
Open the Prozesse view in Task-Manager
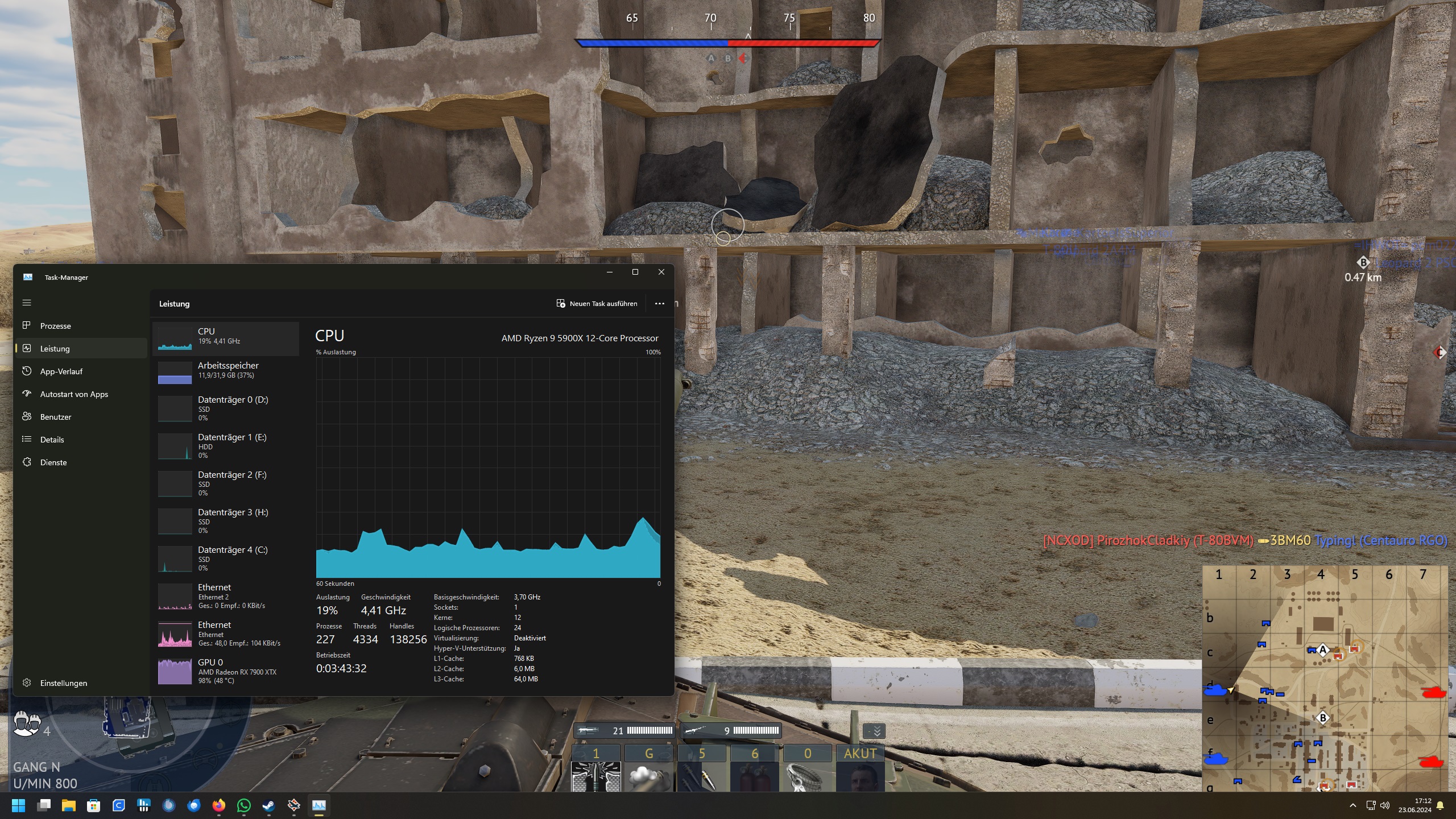coord(55,325)
